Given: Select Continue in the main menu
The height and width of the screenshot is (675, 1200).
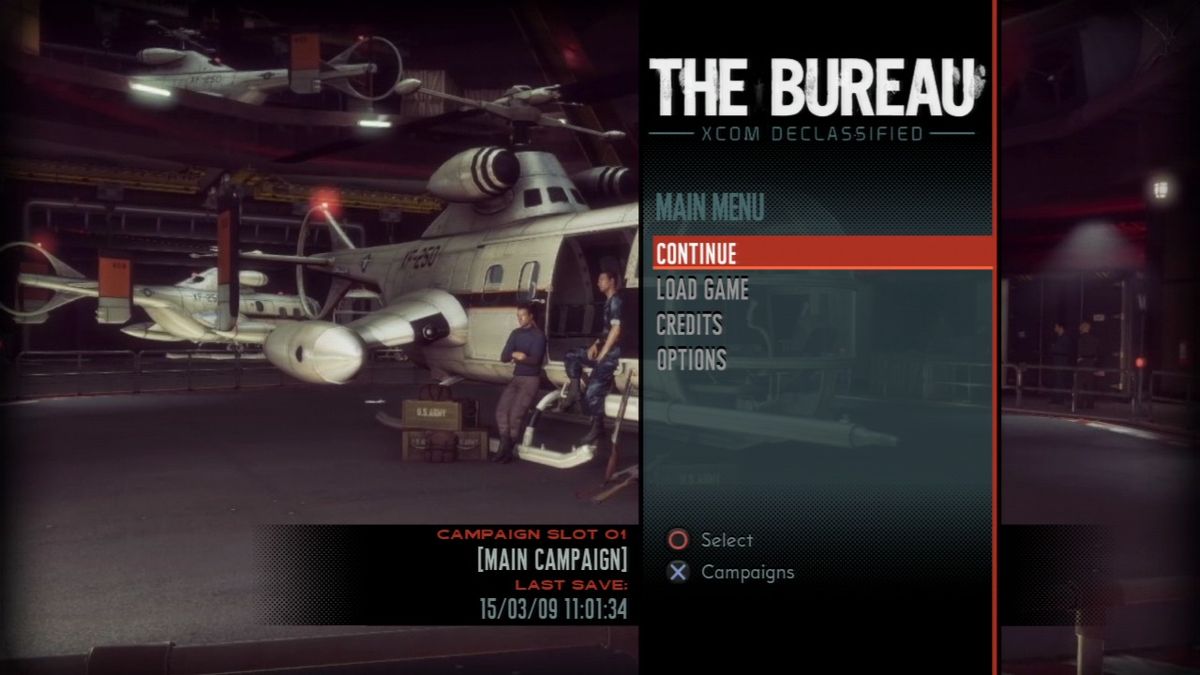Looking at the screenshot, I should click(697, 254).
